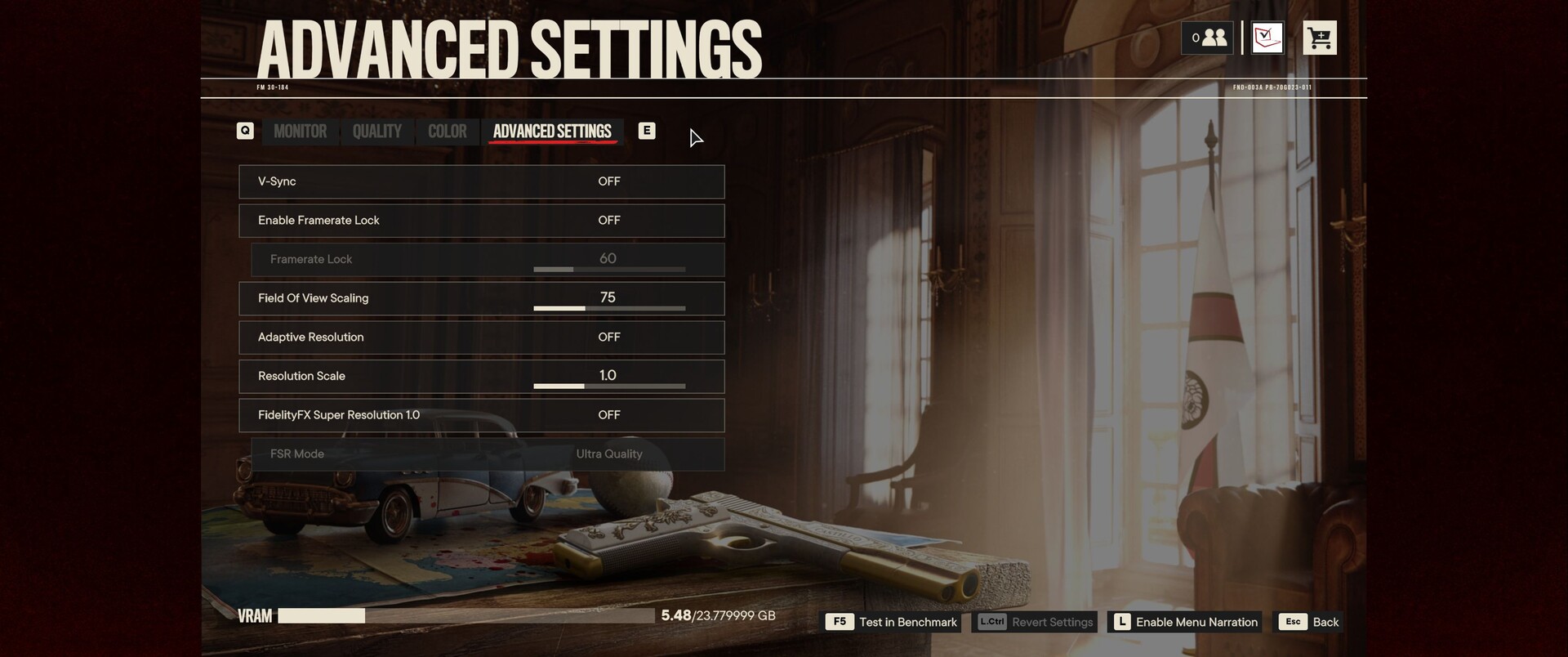This screenshot has width=1568, height=657.
Task: Click the Advanced Settings tab
Action: pyautogui.click(x=552, y=132)
